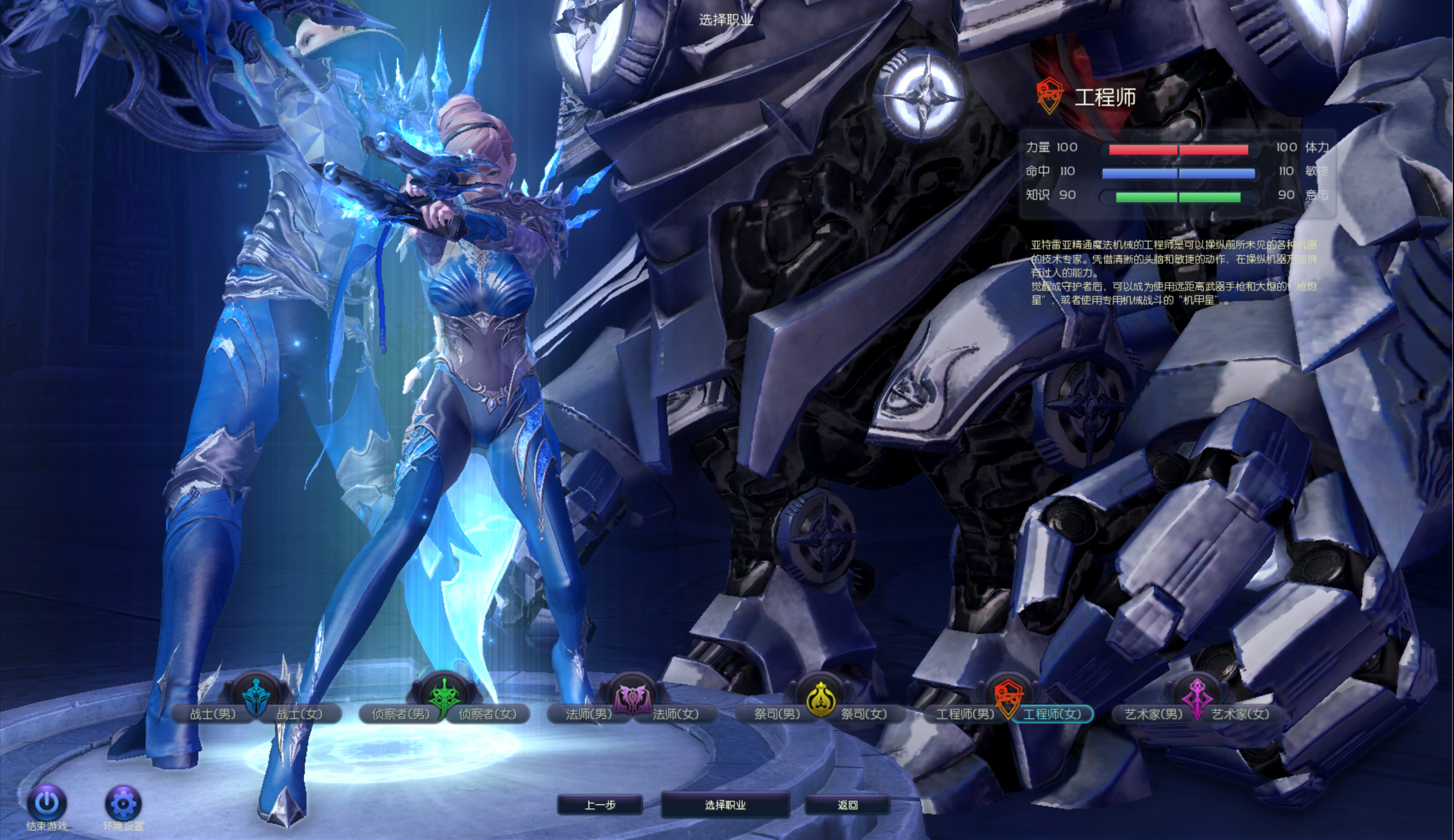
Task: Switch to the 法师(女) class
Action: click(675, 714)
